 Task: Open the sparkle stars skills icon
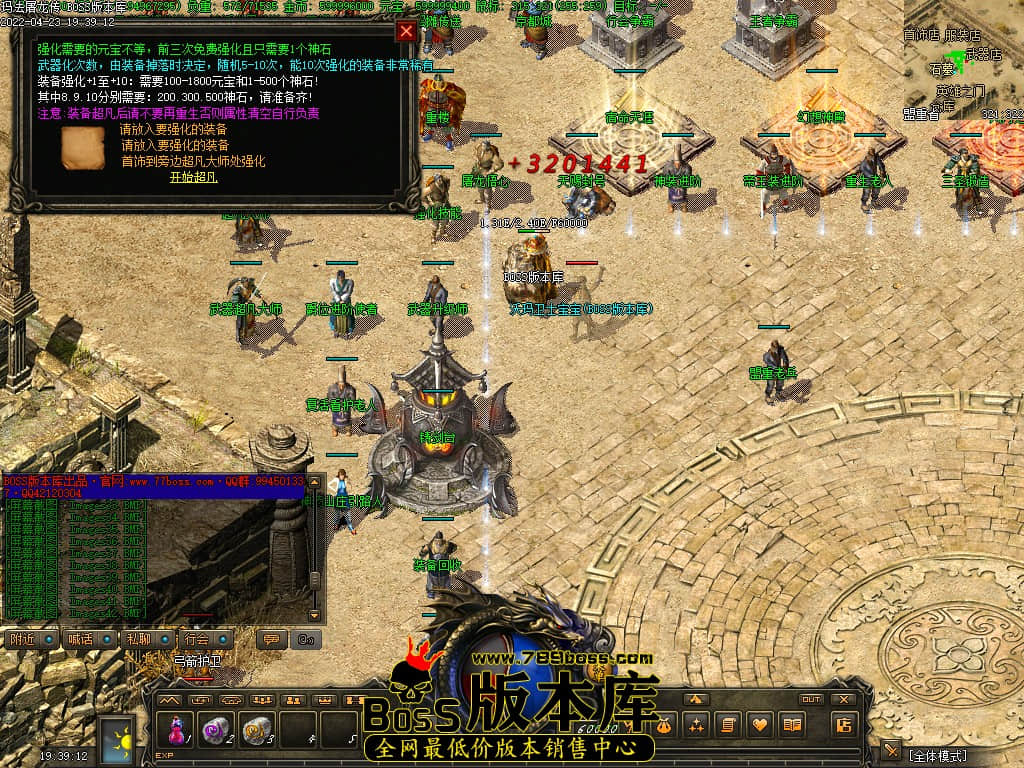point(696,724)
